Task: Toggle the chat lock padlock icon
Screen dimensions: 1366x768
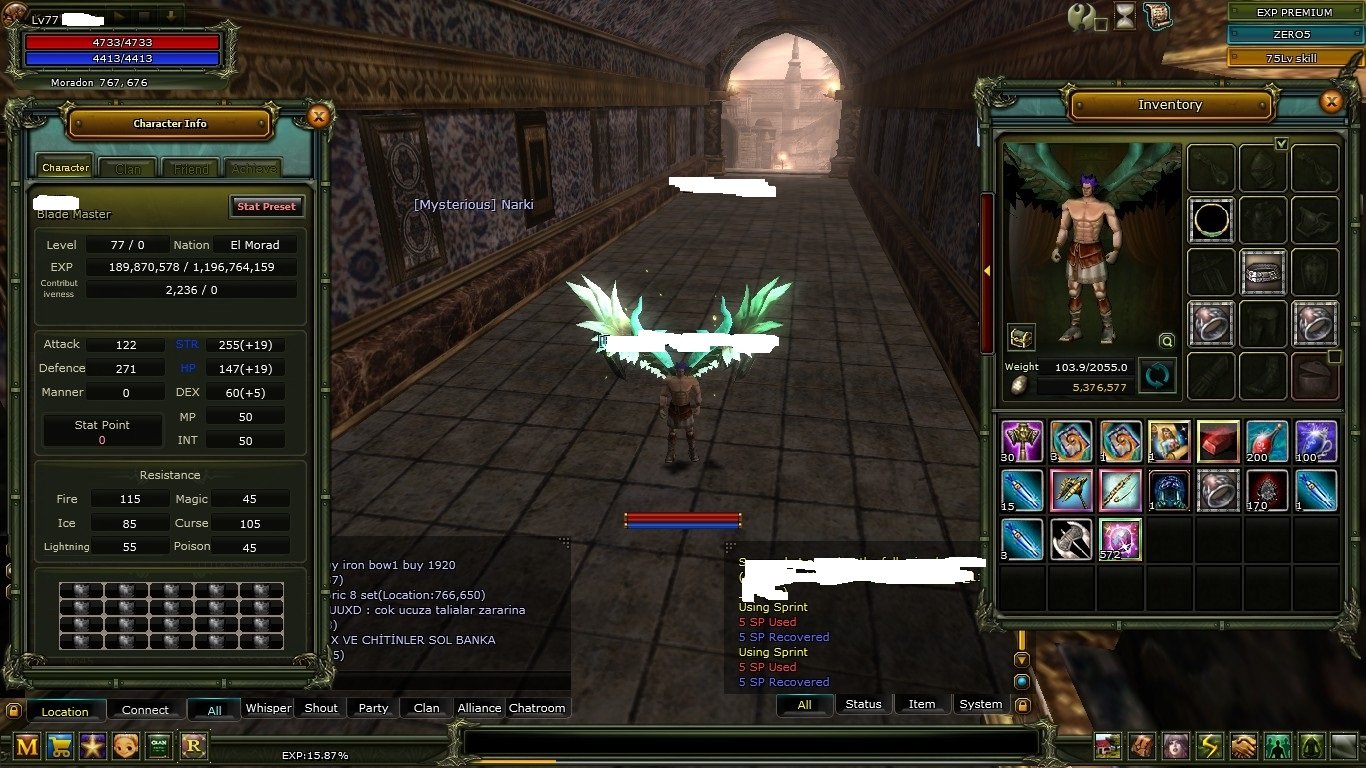Action: coord(1022,703)
